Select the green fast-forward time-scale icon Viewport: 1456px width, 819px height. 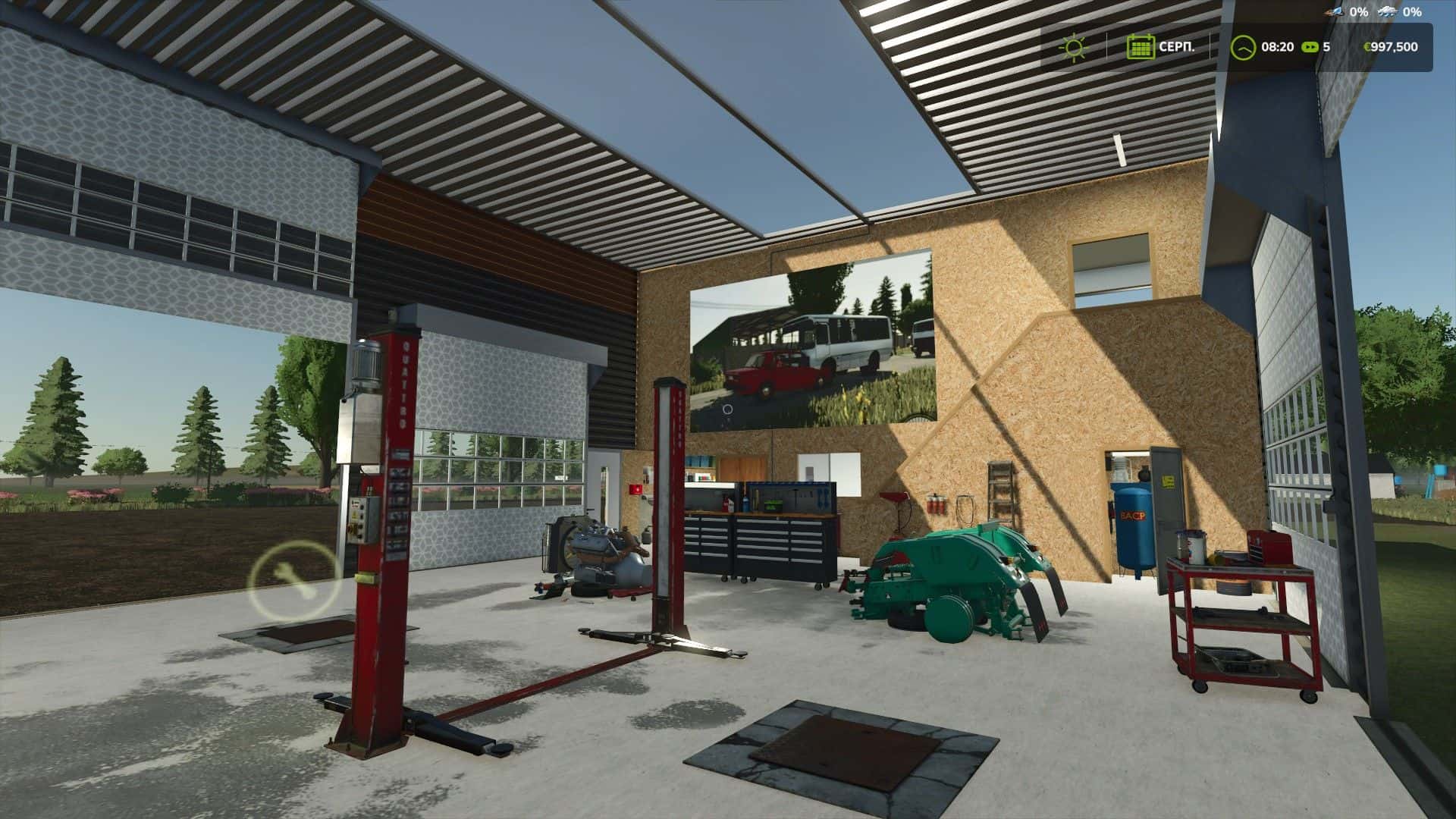coord(1310,47)
